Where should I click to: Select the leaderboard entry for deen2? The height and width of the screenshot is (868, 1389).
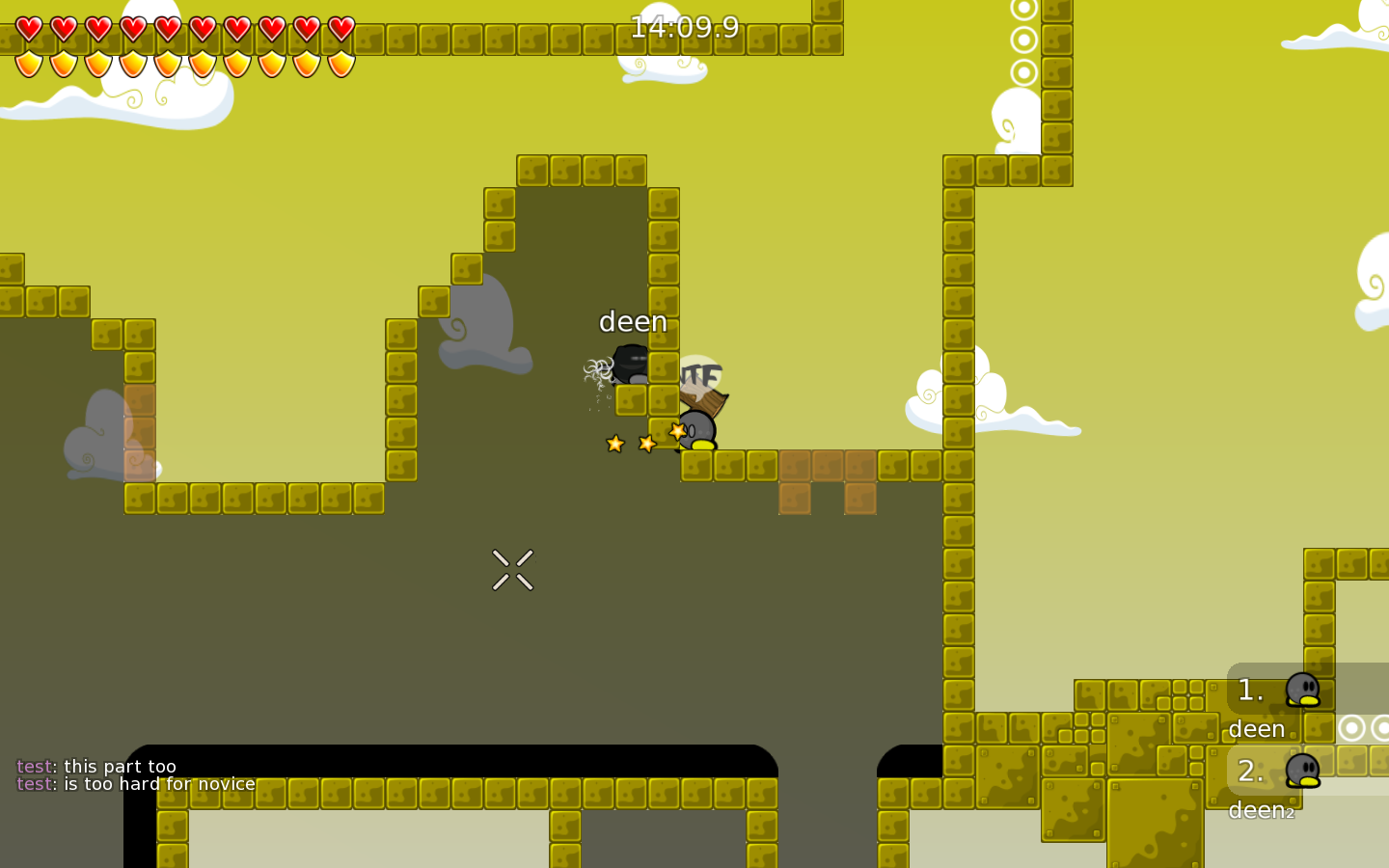click(x=1261, y=810)
